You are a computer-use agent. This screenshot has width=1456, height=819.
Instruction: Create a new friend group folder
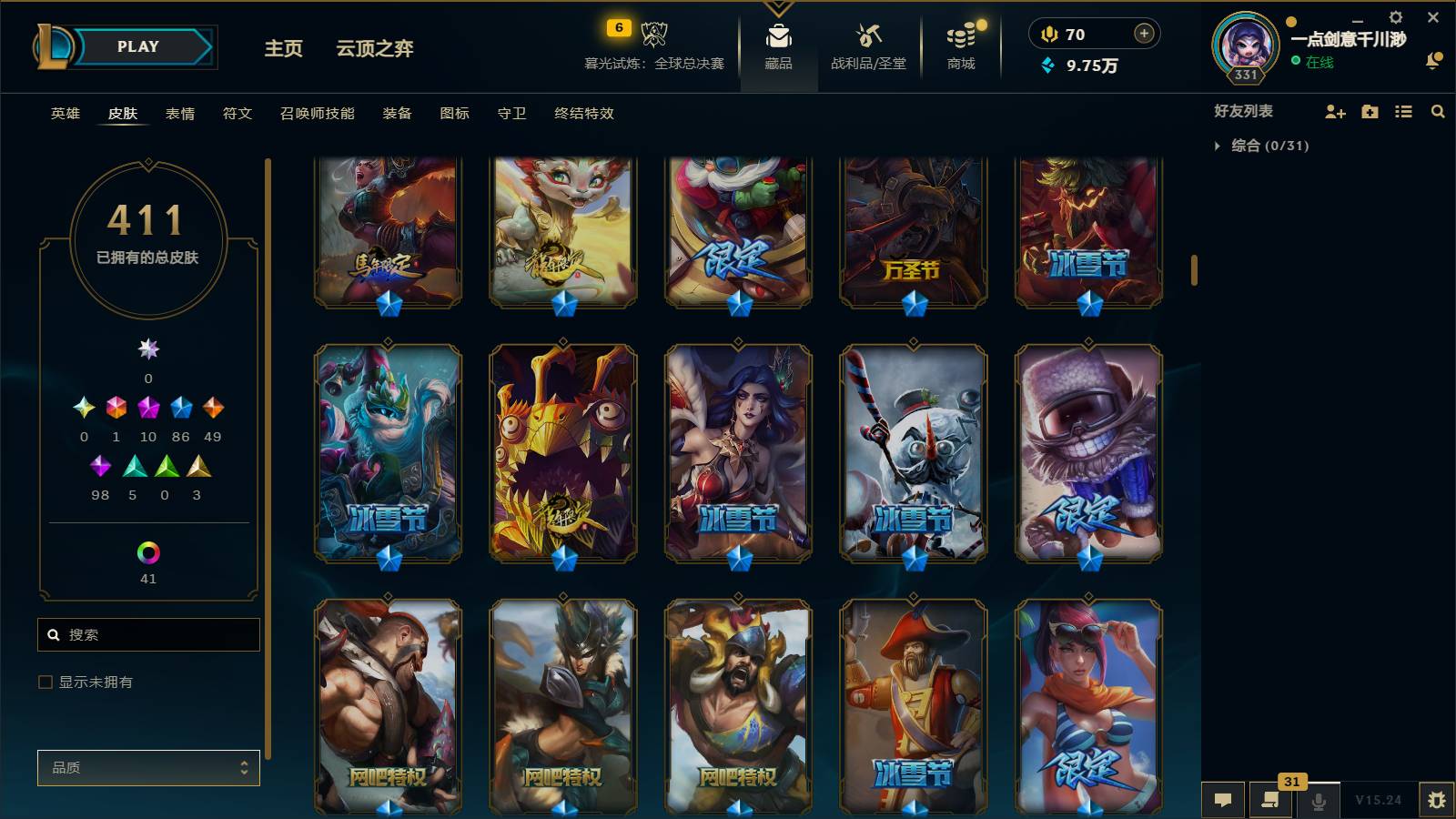click(x=1369, y=112)
